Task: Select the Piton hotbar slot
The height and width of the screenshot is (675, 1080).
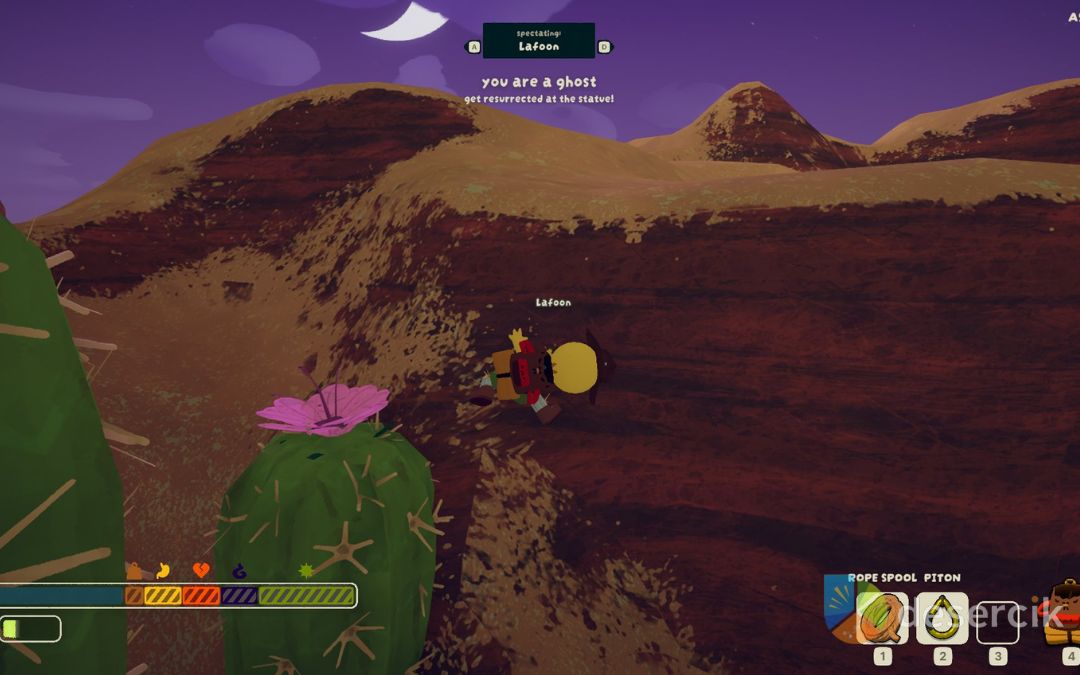Action: click(x=942, y=619)
